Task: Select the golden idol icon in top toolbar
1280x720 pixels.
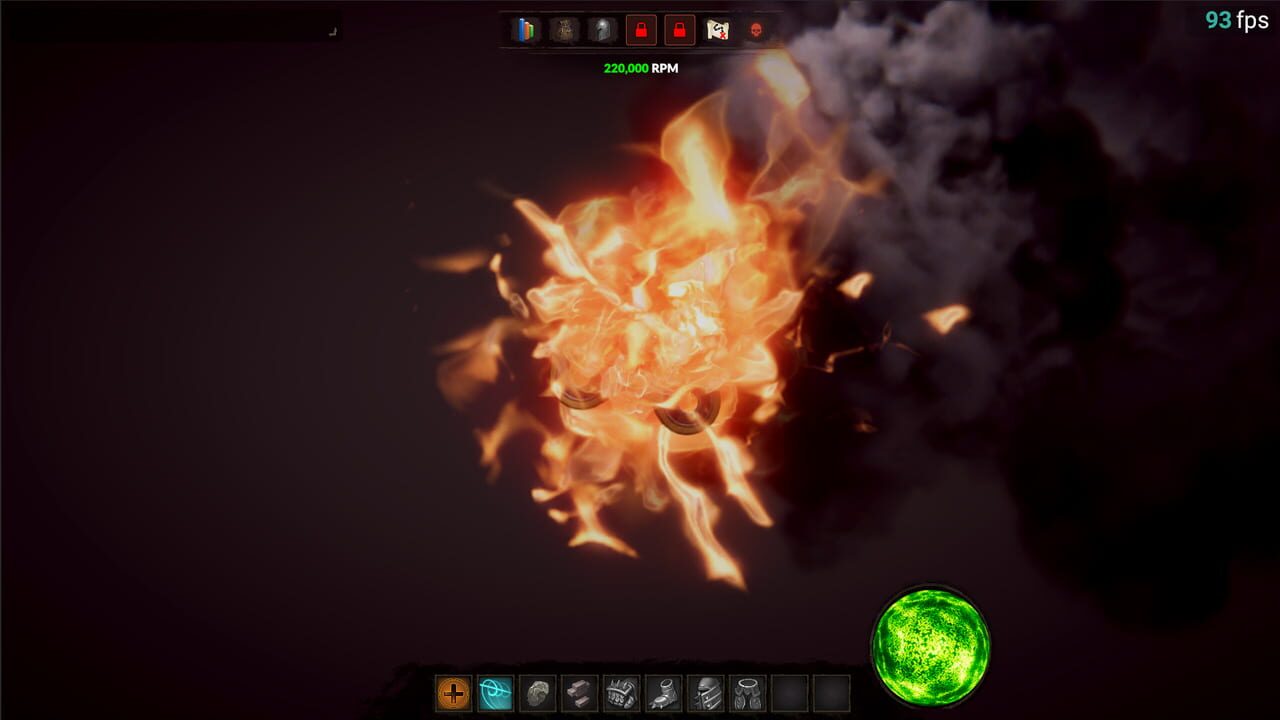Action: [x=566, y=31]
